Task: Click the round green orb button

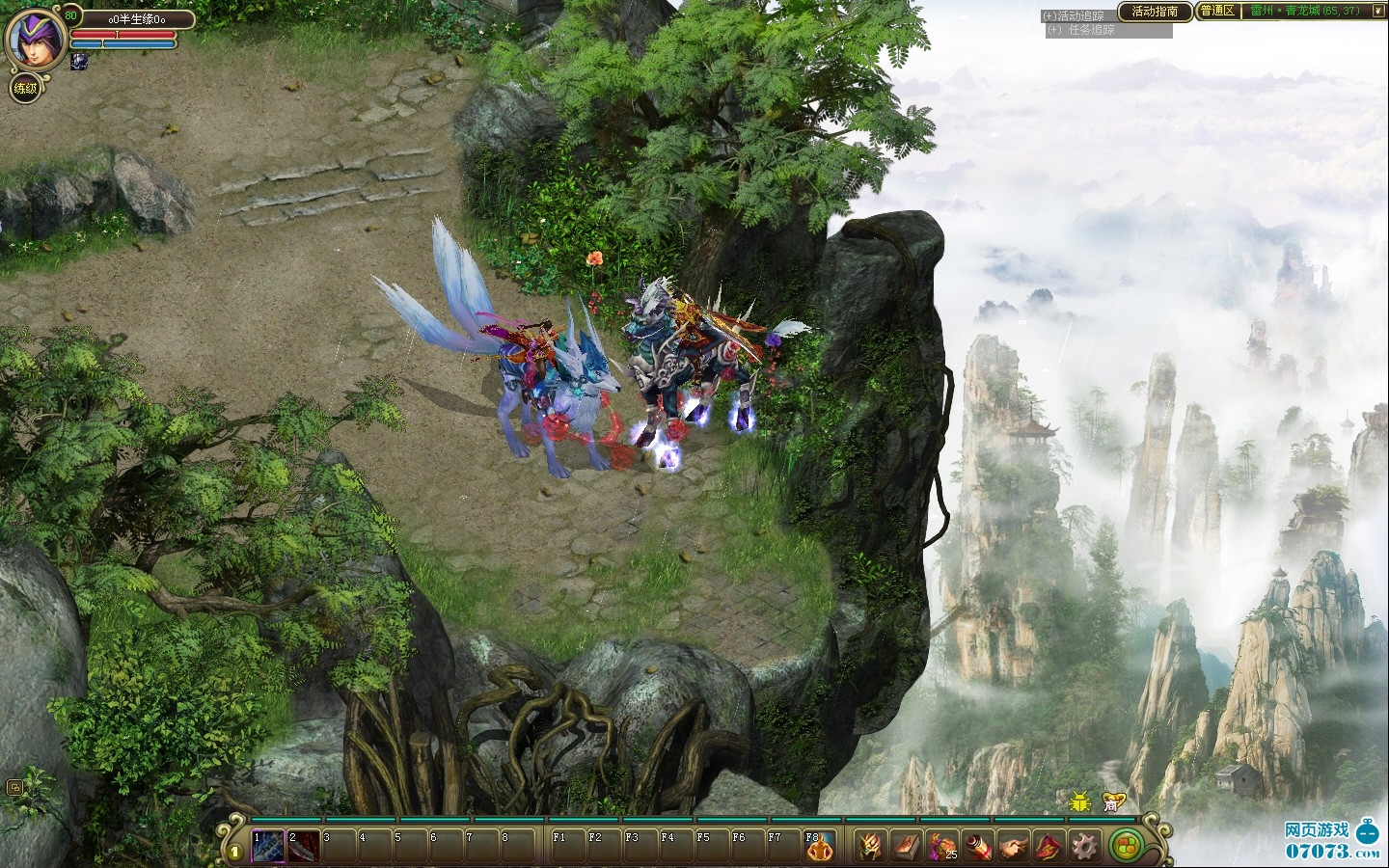Action: (x=1124, y=846)
